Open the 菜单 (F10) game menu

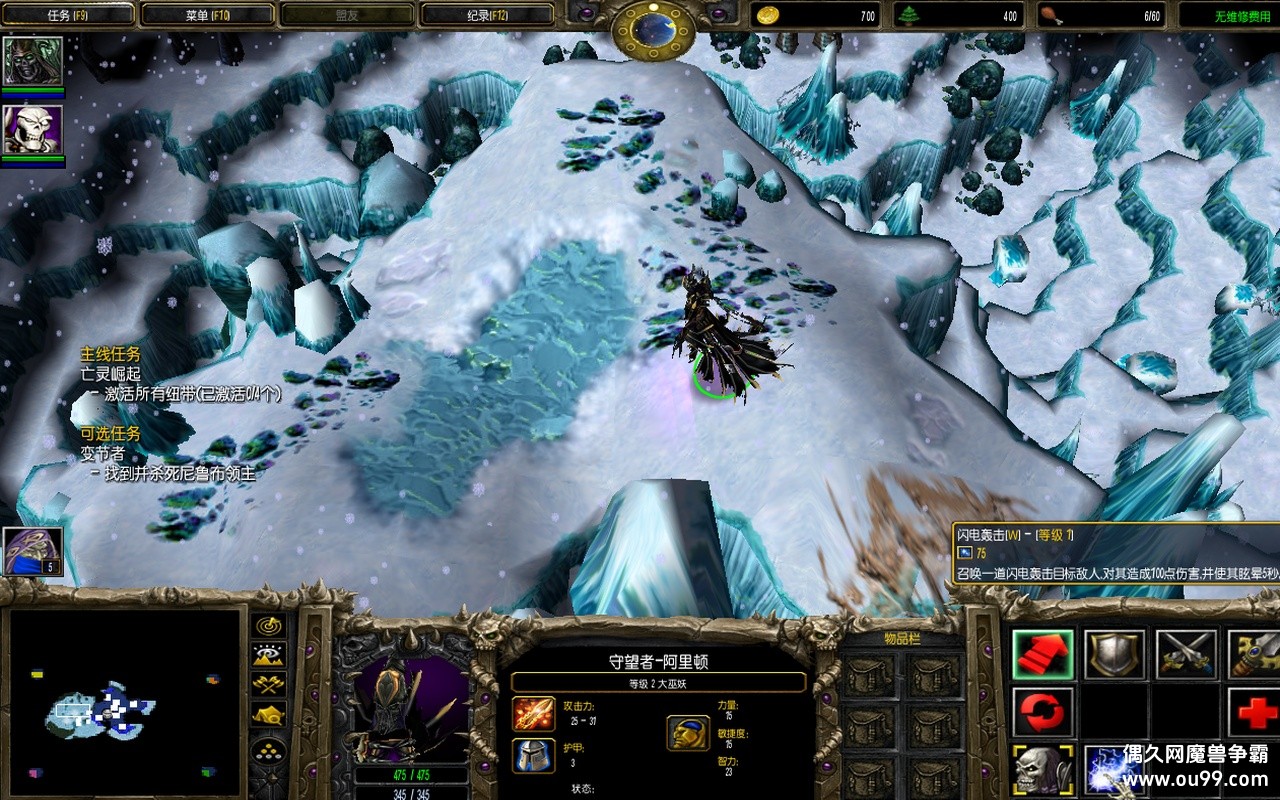(207, 15)
